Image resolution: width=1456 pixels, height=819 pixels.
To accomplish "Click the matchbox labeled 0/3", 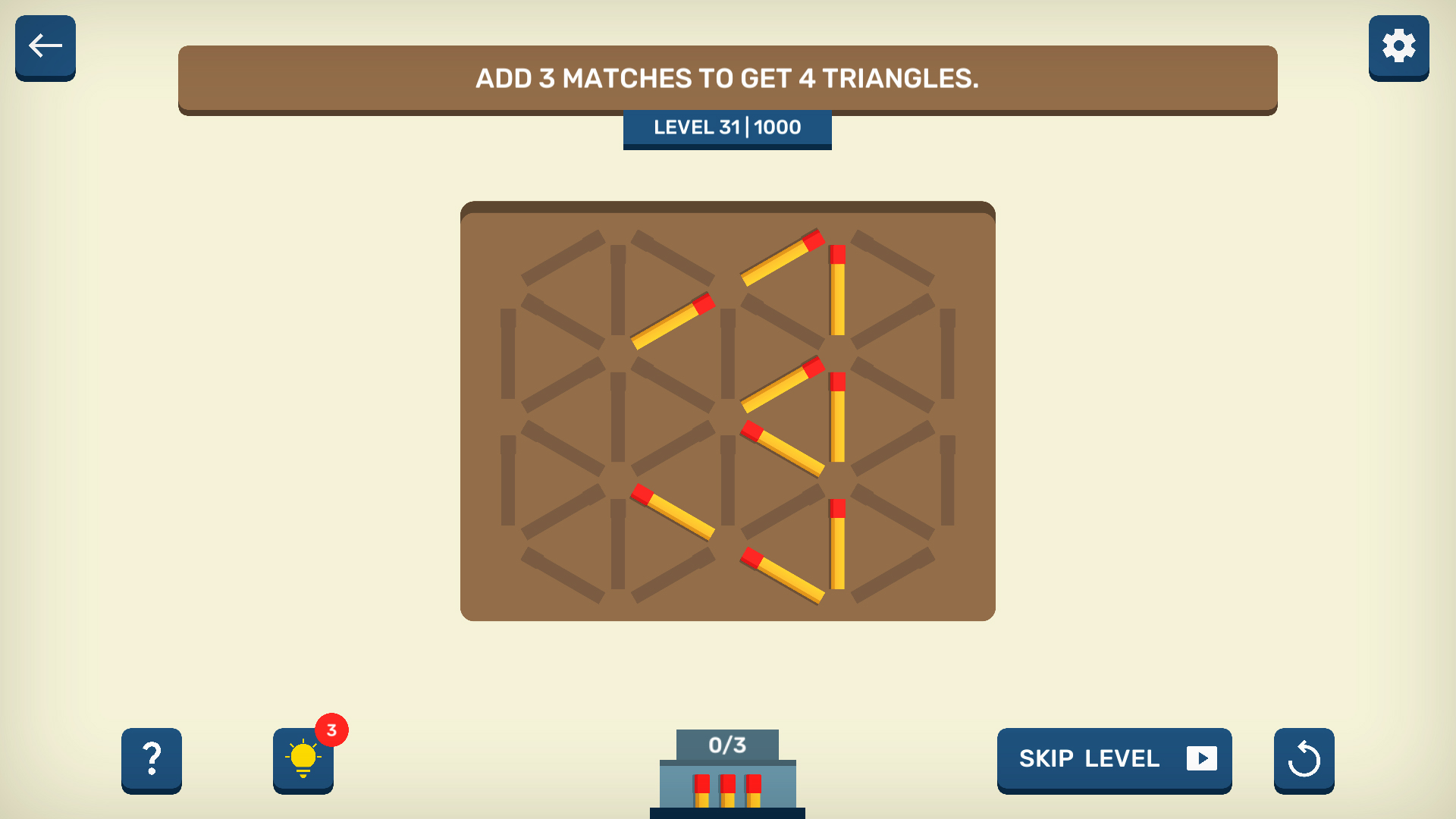I will point(726,745).
